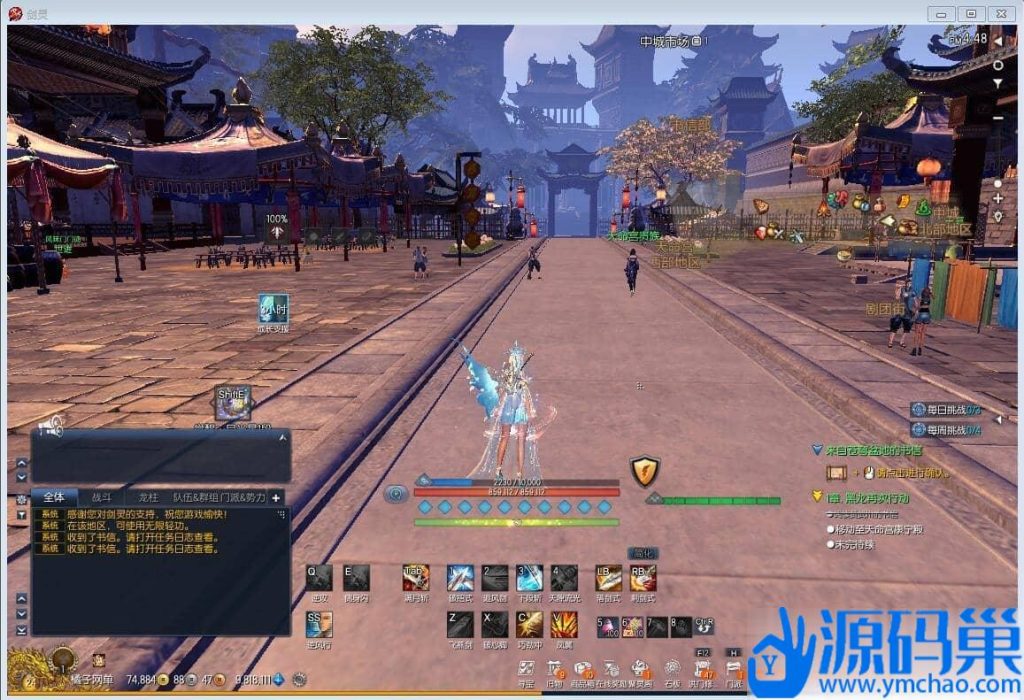Open the 门派 clan menu icon
Image resolution: width=1024 pixels, height=700 pixels.
pyautogui.click(x=734, y=668)
